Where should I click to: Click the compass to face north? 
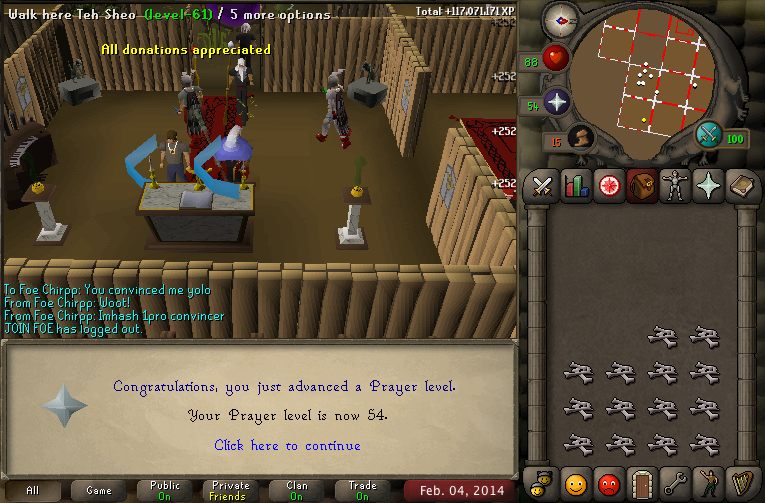(x=559, y=20)
